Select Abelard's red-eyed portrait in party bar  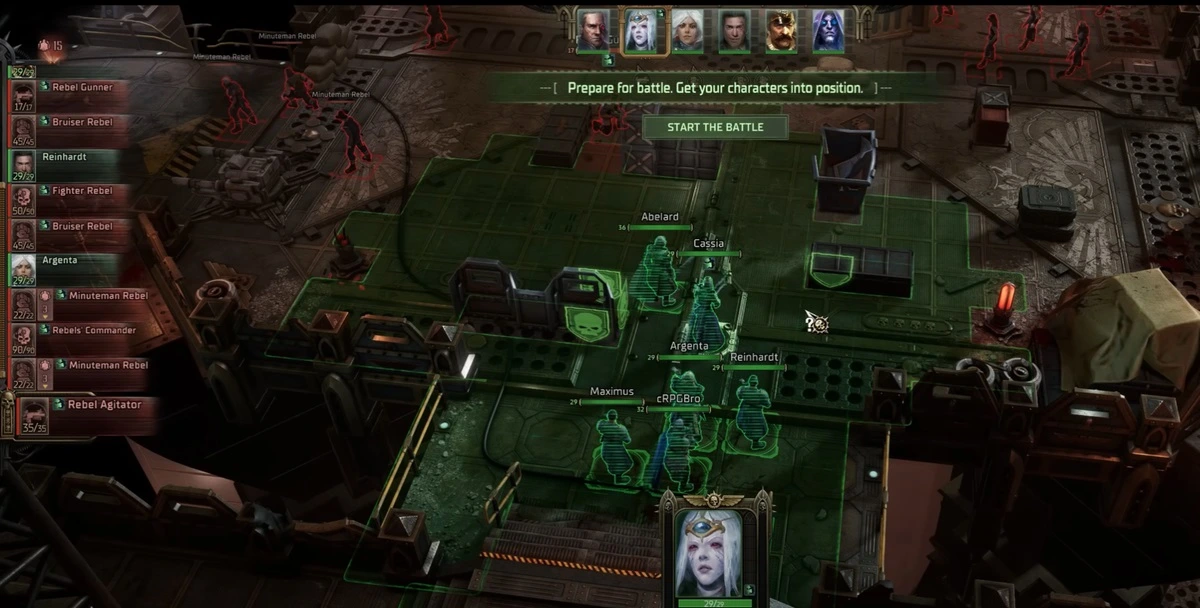[x=593, y=31]
